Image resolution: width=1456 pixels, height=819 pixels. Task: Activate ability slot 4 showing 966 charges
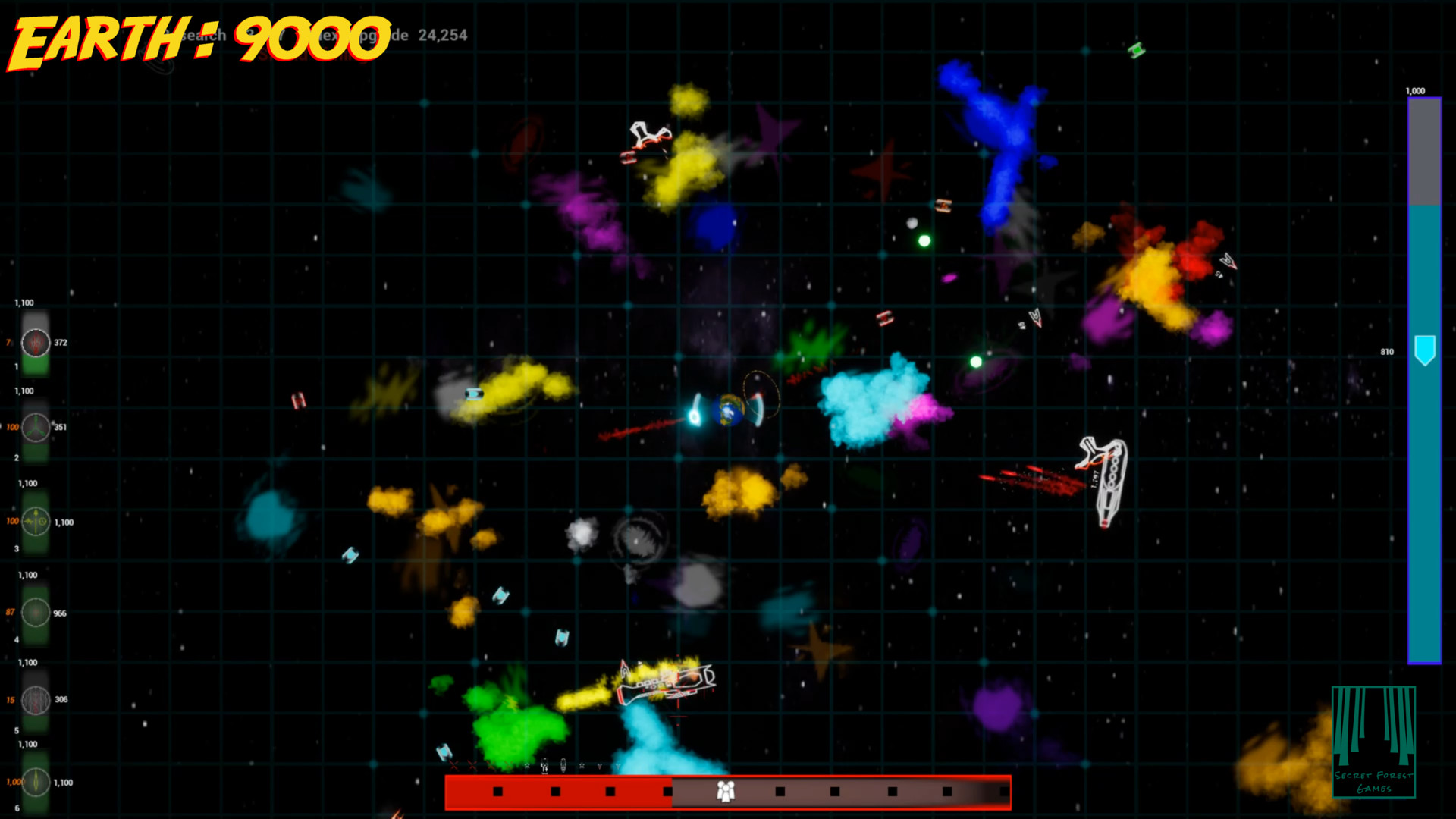[34, 614]
